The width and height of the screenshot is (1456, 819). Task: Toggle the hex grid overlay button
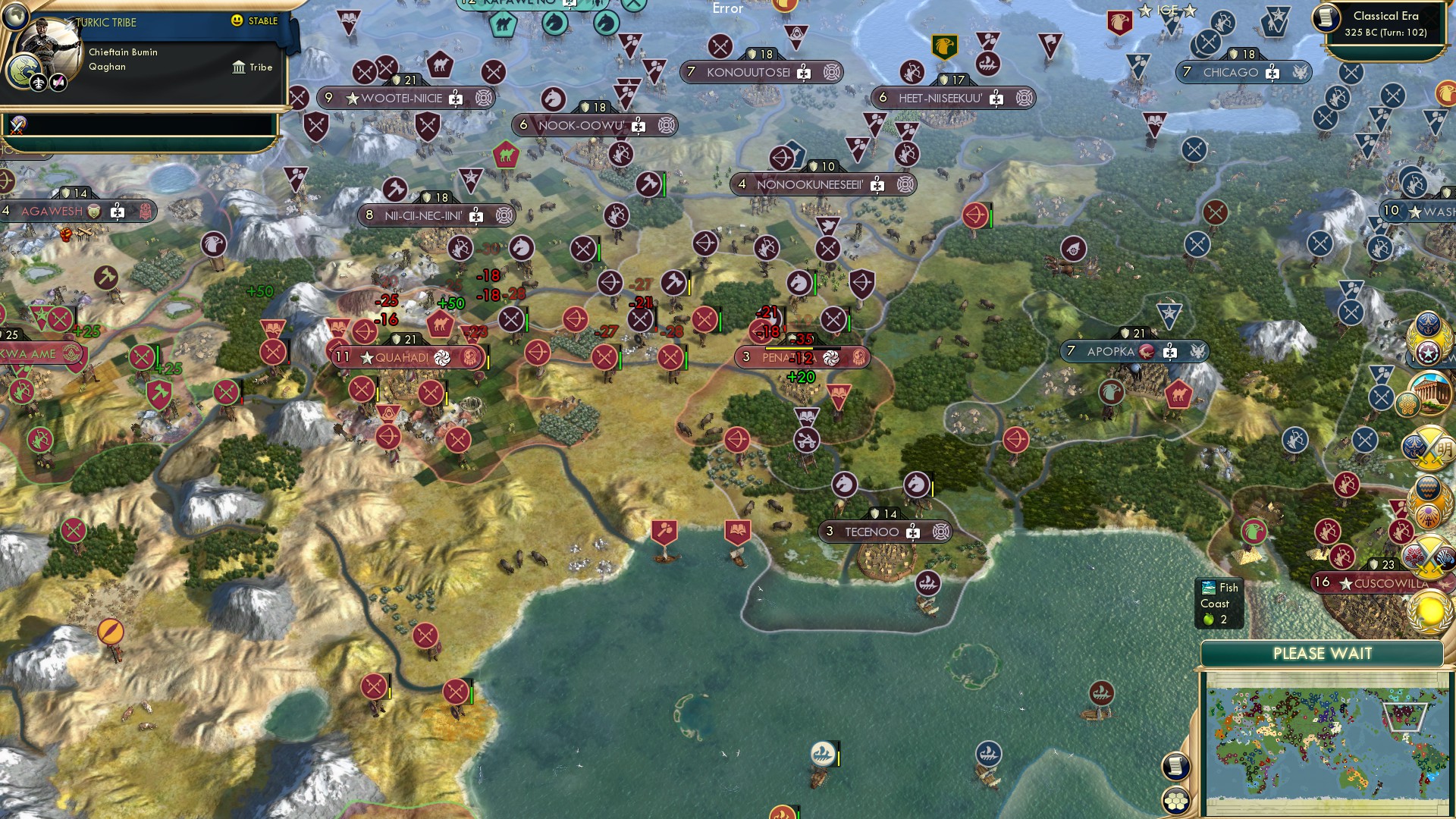1175,799
